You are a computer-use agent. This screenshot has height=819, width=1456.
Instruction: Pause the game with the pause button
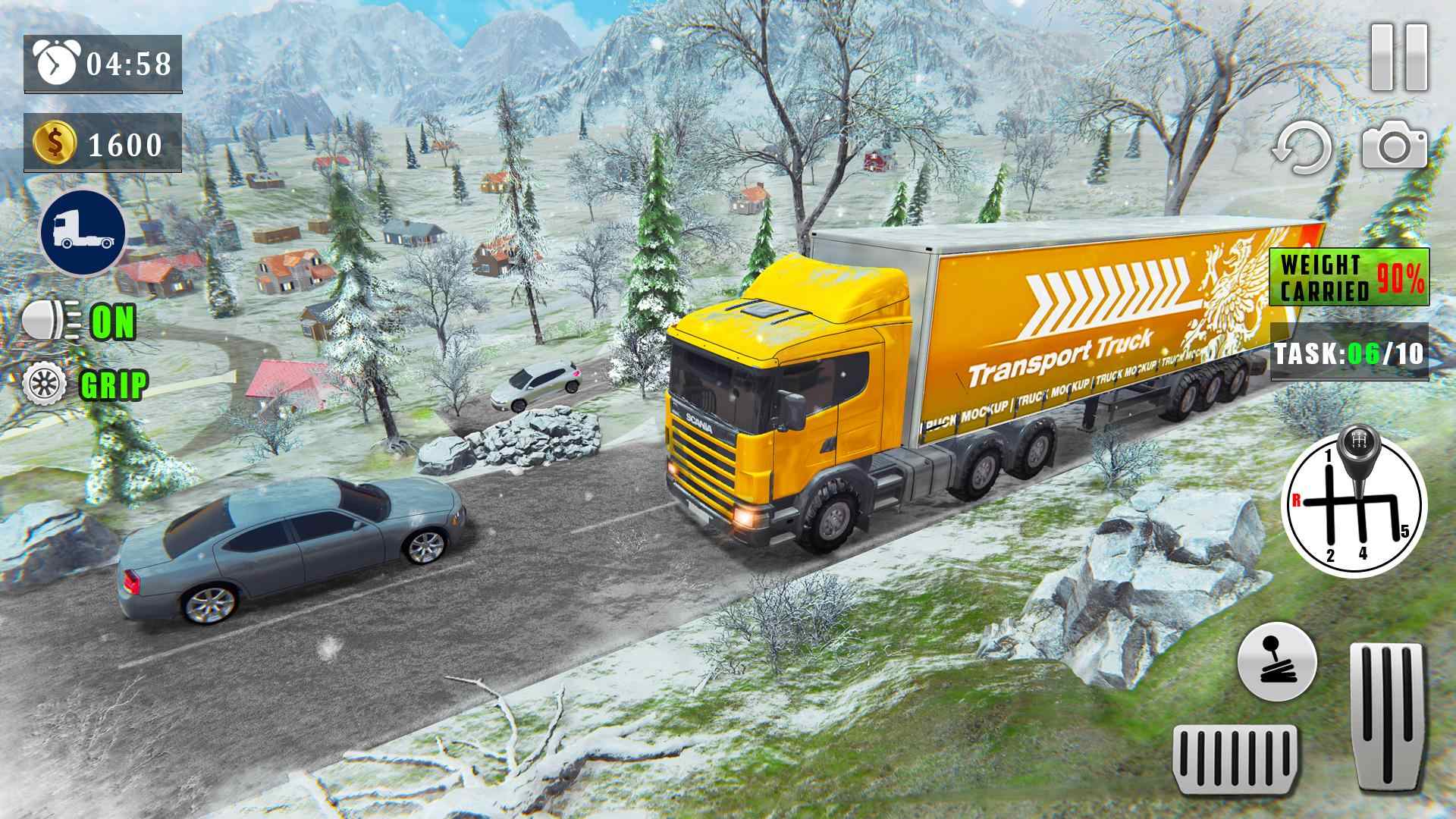(x=1399, y=58)
